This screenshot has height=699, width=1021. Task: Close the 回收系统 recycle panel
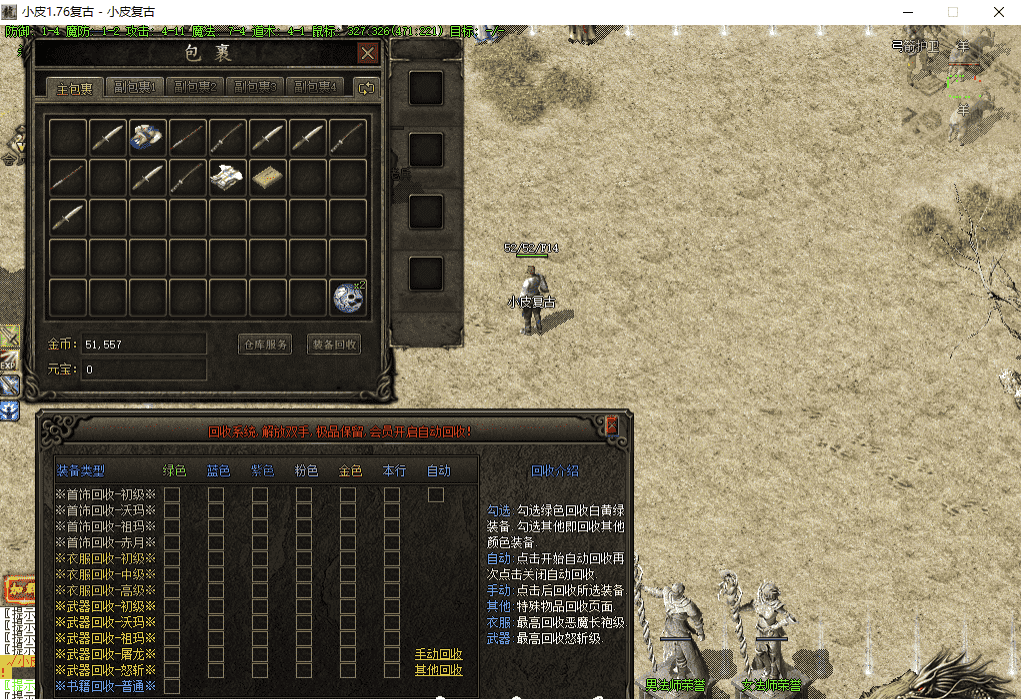(x=612, y=427)
